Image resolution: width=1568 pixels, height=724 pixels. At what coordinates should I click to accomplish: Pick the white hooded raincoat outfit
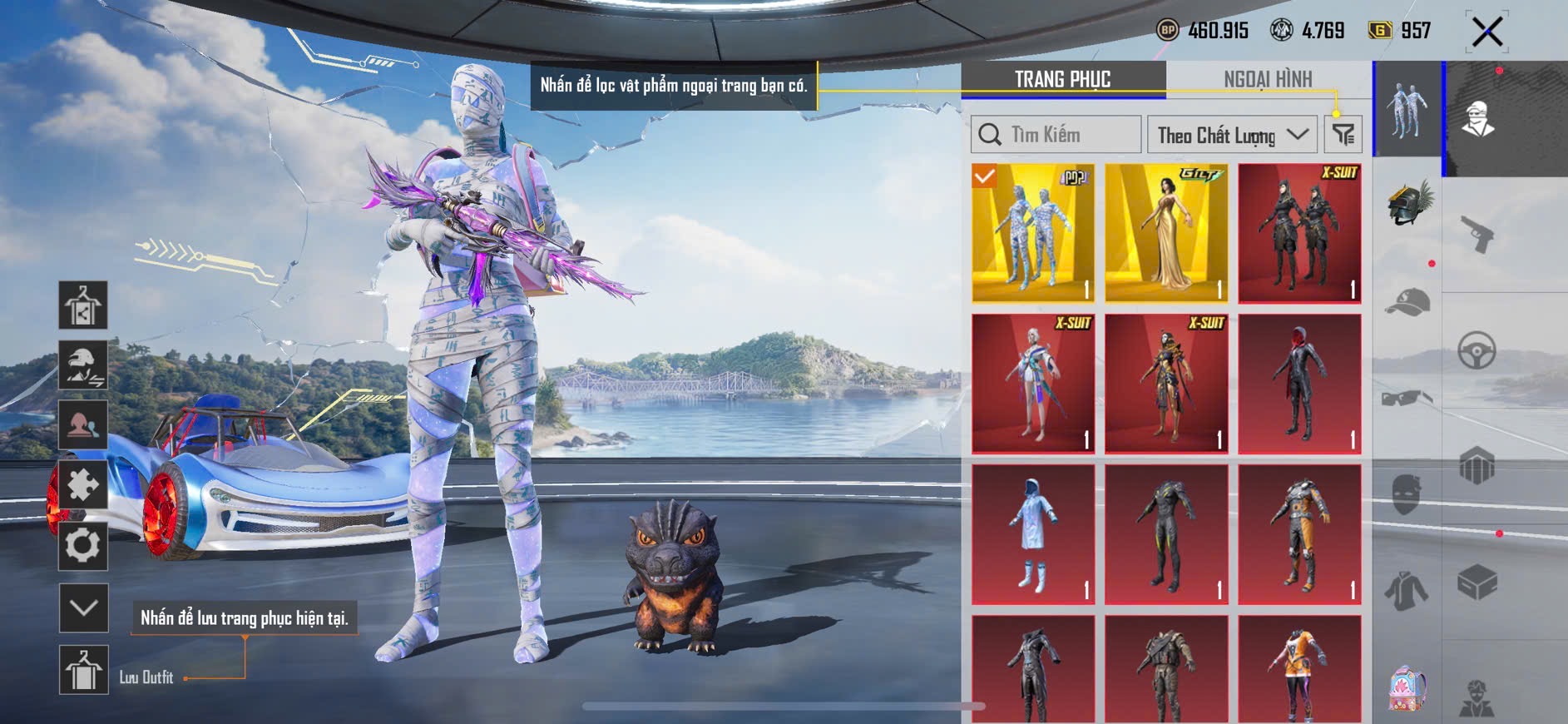(x=1033, y=534)
